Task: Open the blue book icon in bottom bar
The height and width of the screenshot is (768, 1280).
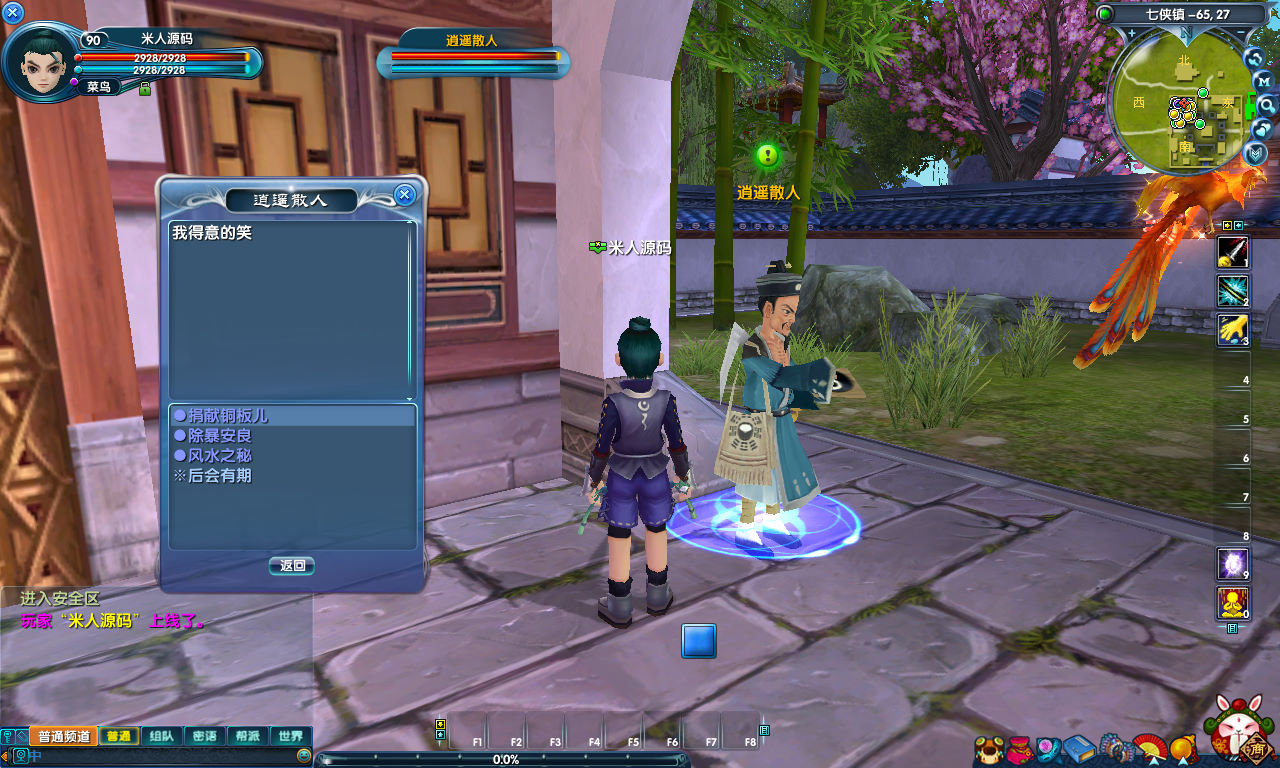Action: point(1080,748)
